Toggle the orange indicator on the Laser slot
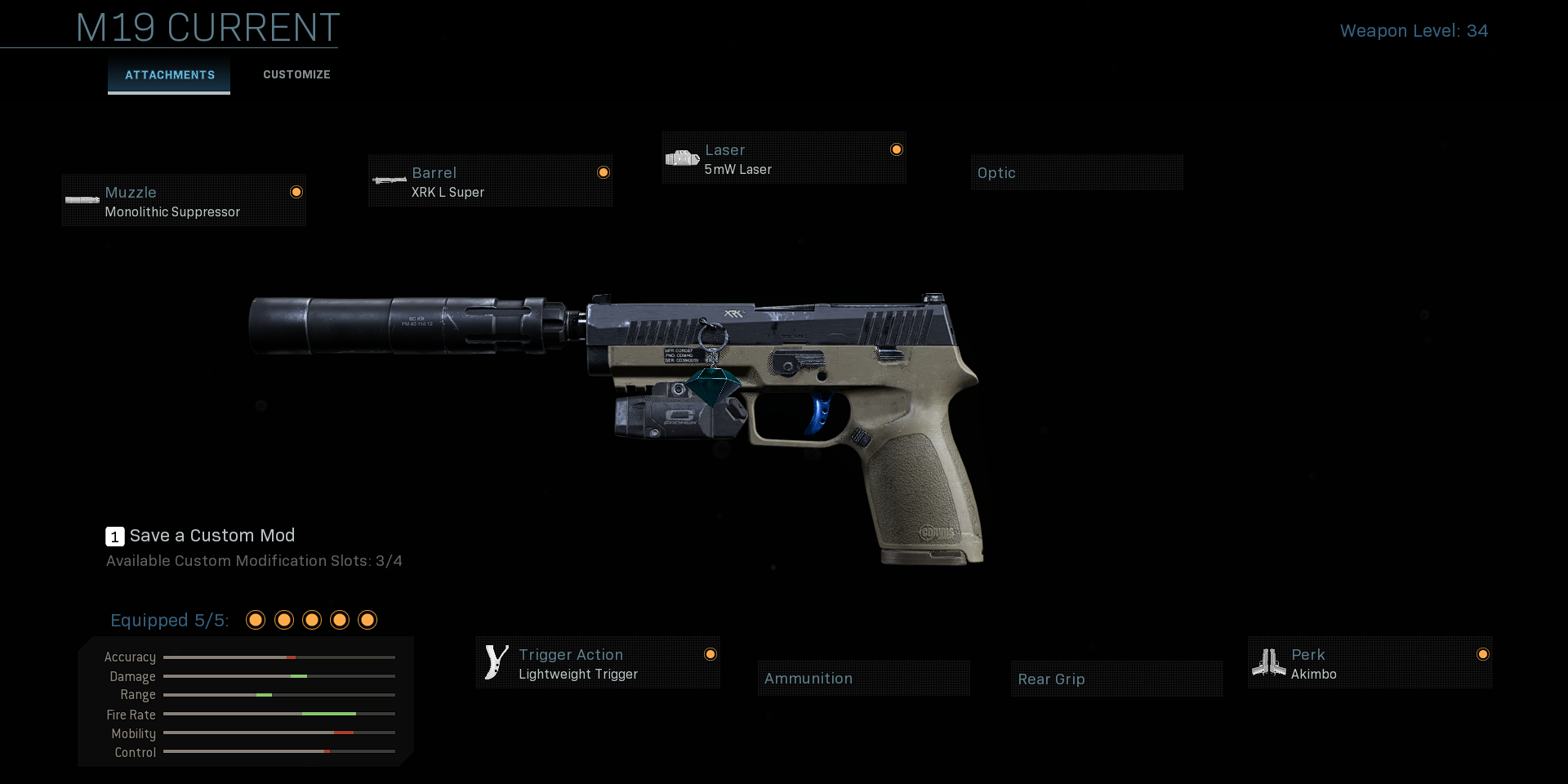 tap(897, 149)
